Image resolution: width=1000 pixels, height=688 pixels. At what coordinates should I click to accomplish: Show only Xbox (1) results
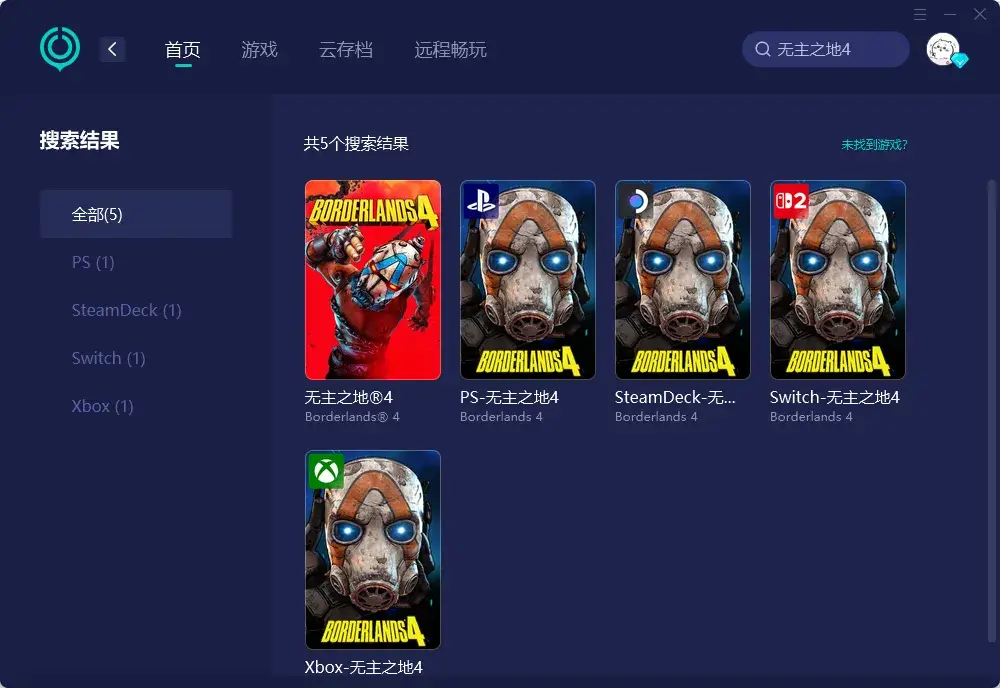click(102, 406)
